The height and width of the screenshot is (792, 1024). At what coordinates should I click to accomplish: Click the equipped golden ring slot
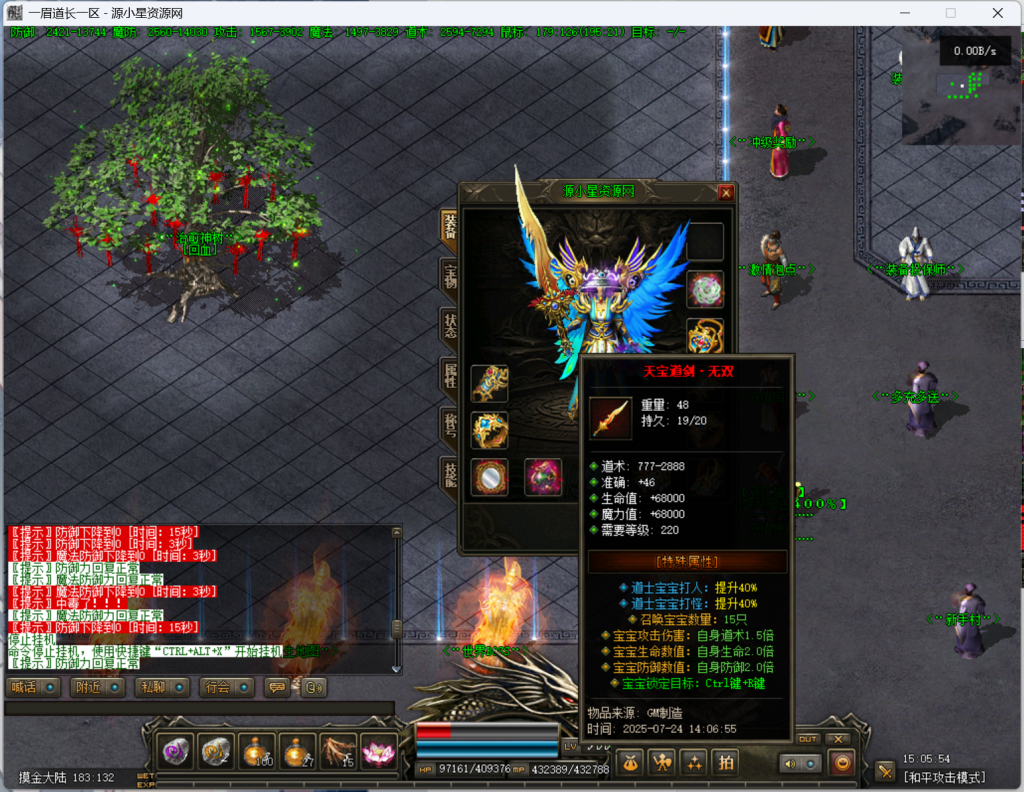(x=489, y=430)
